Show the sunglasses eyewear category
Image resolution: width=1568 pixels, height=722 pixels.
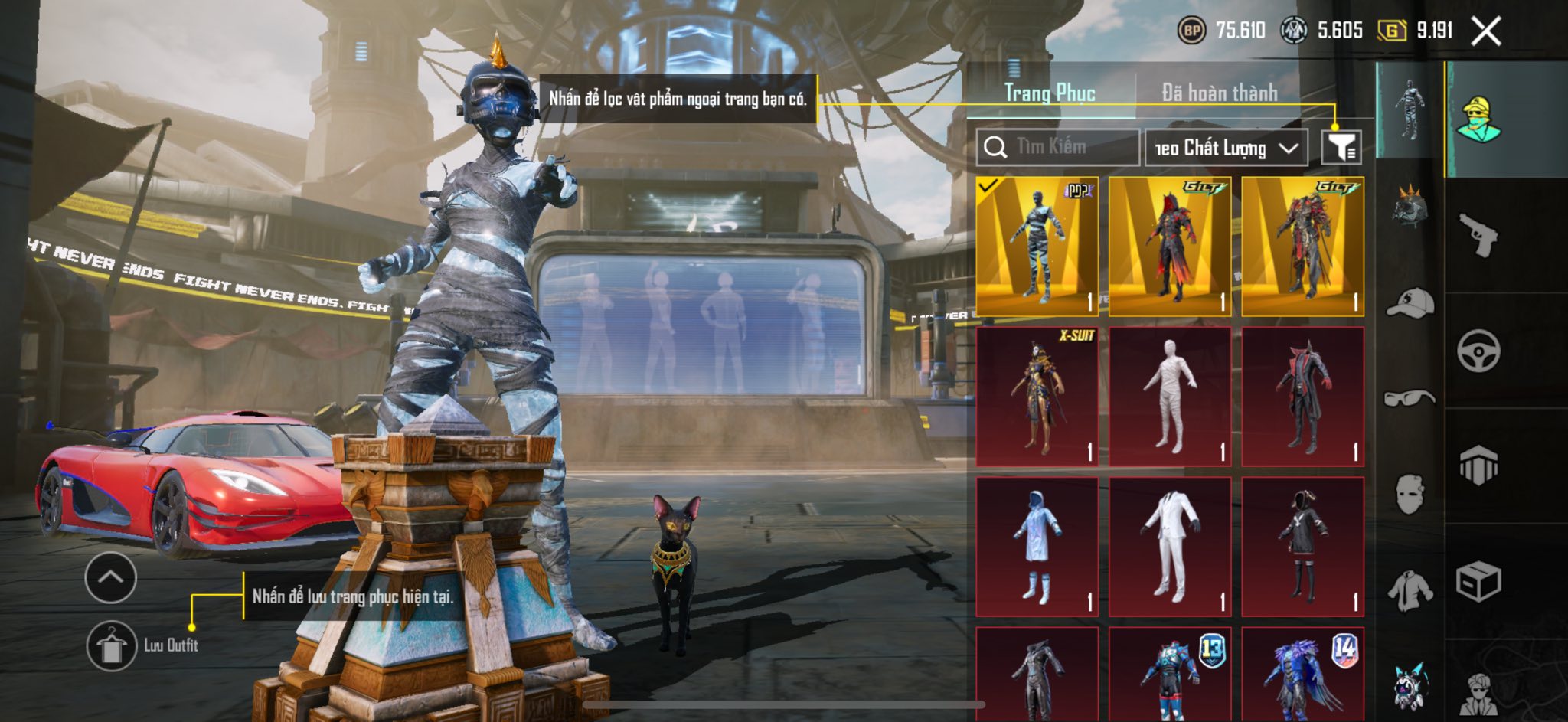(1410, 398)
